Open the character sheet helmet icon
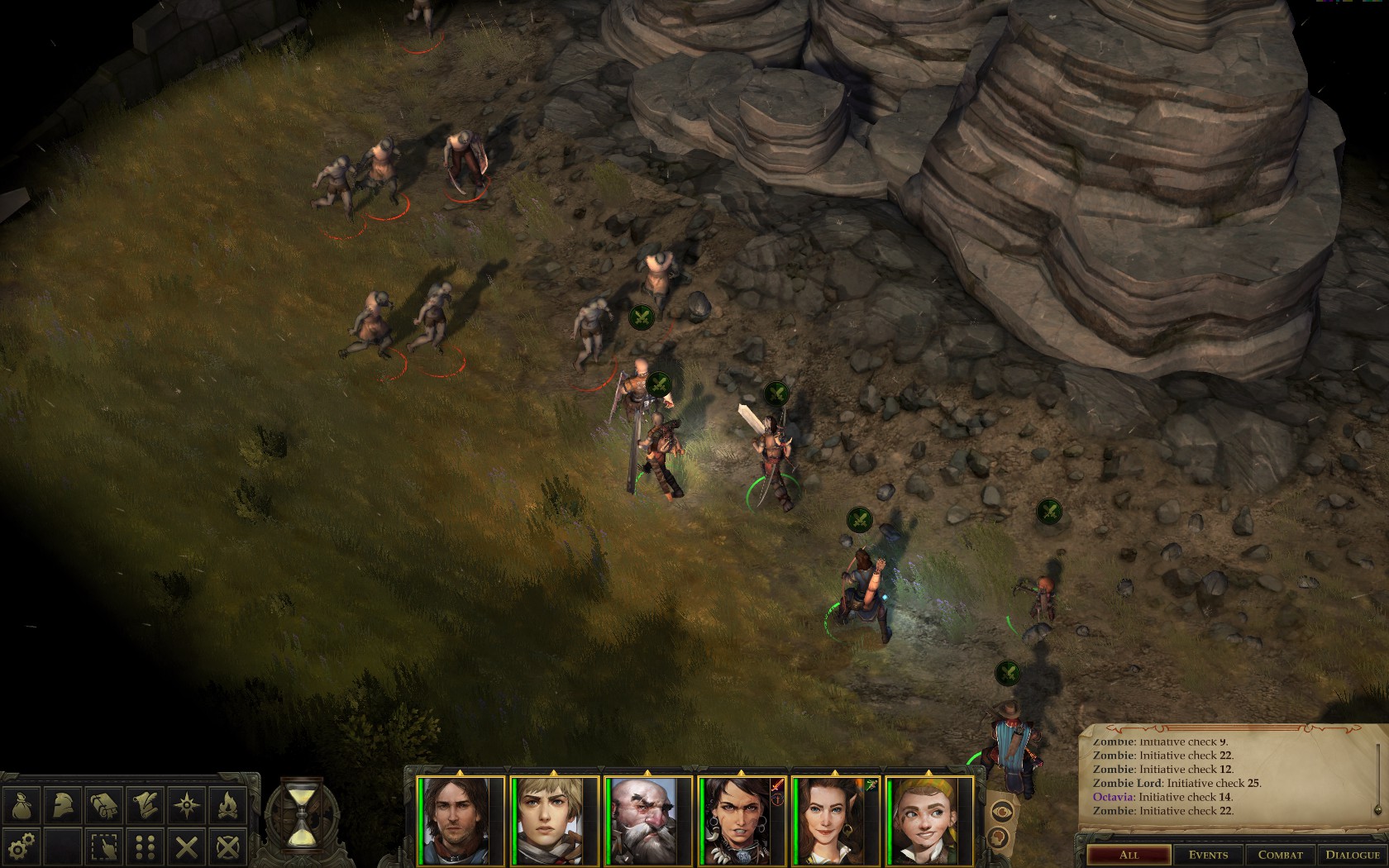1389x868 pixels. click(x=64, y=804)
